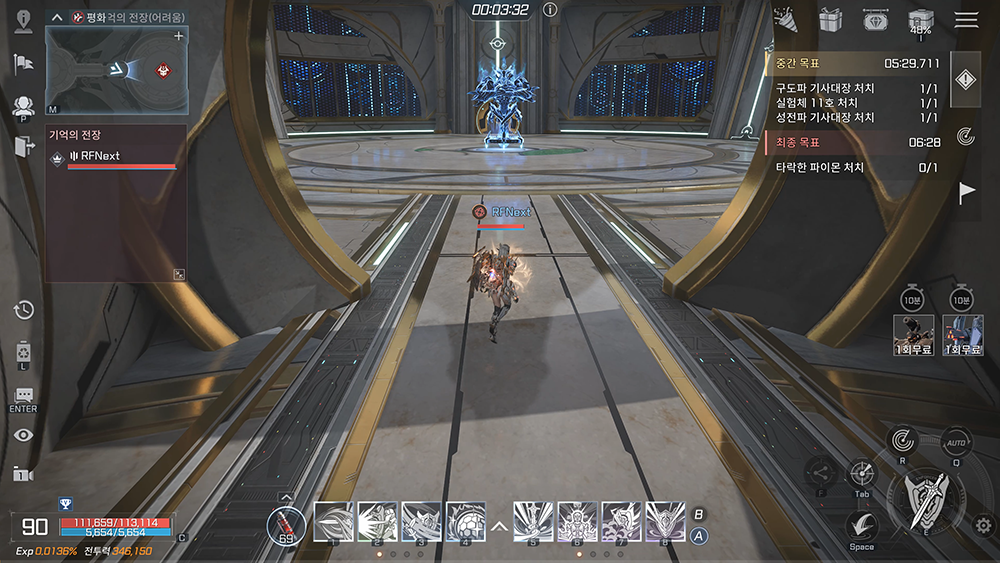Open the hamburger main menu
1000x563 pixels.
pyautogui.click(x=966, y=19)
